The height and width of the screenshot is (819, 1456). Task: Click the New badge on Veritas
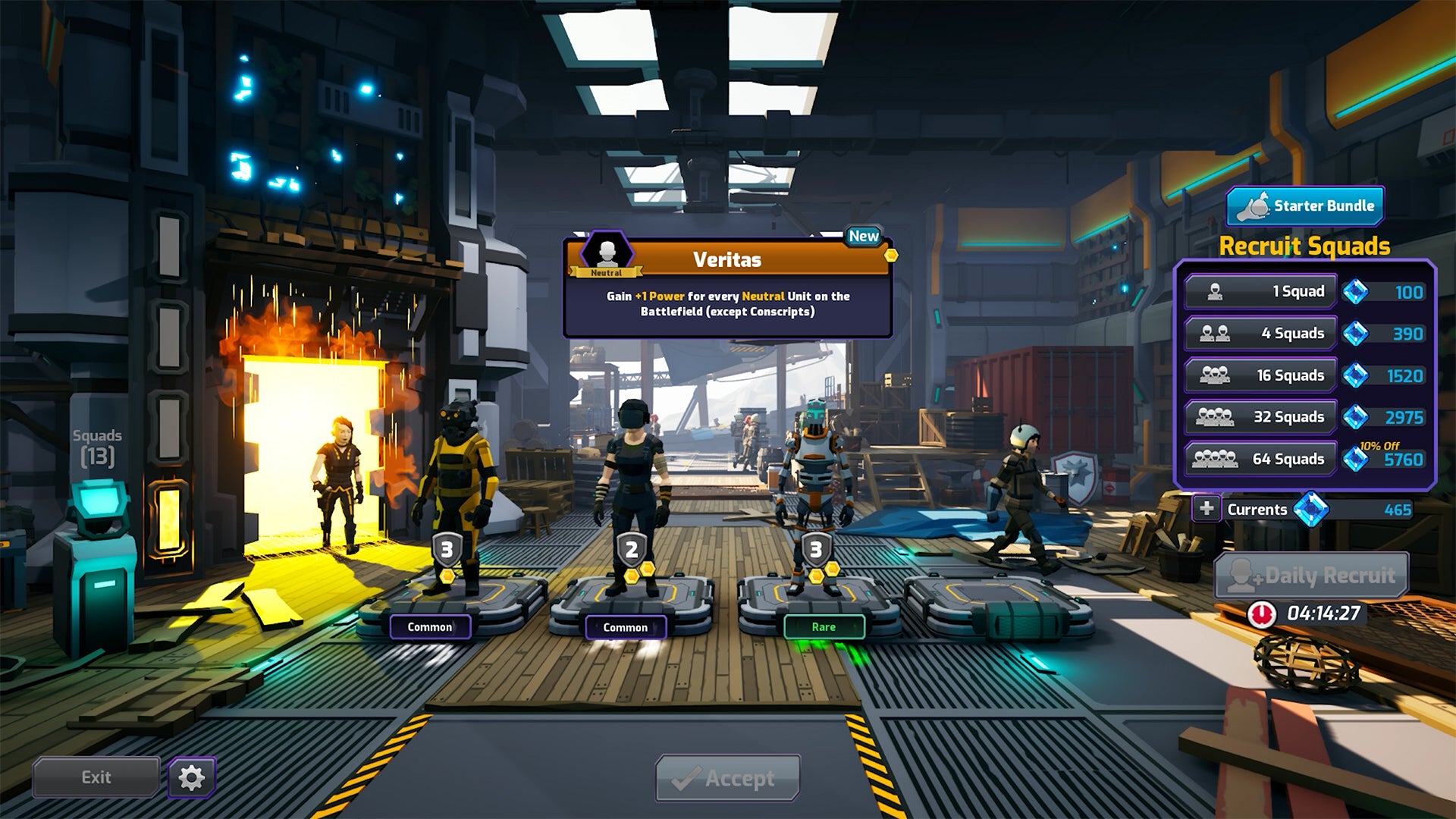862,236
